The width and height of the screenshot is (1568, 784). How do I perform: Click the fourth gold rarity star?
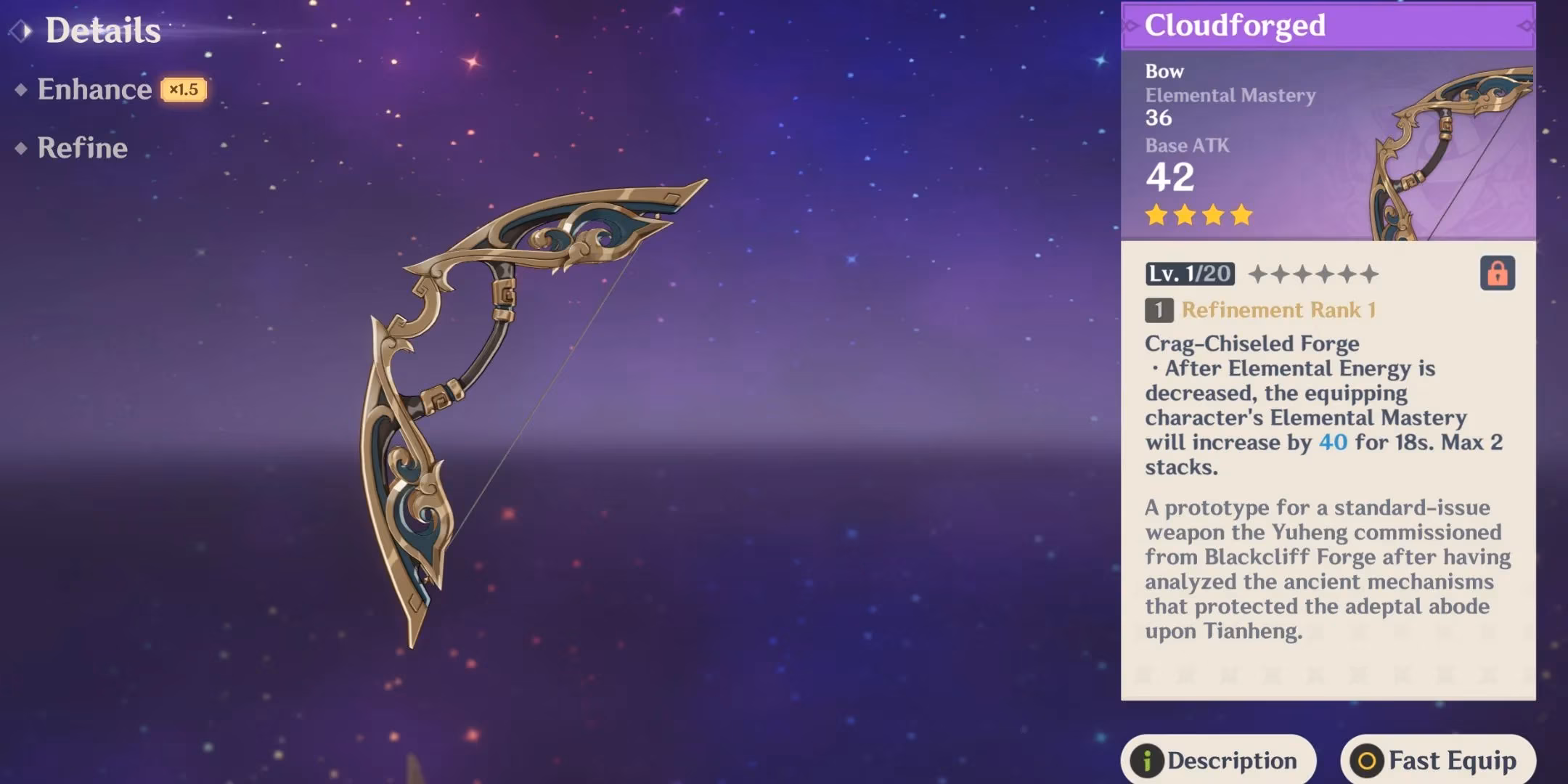click(1240, 216)
